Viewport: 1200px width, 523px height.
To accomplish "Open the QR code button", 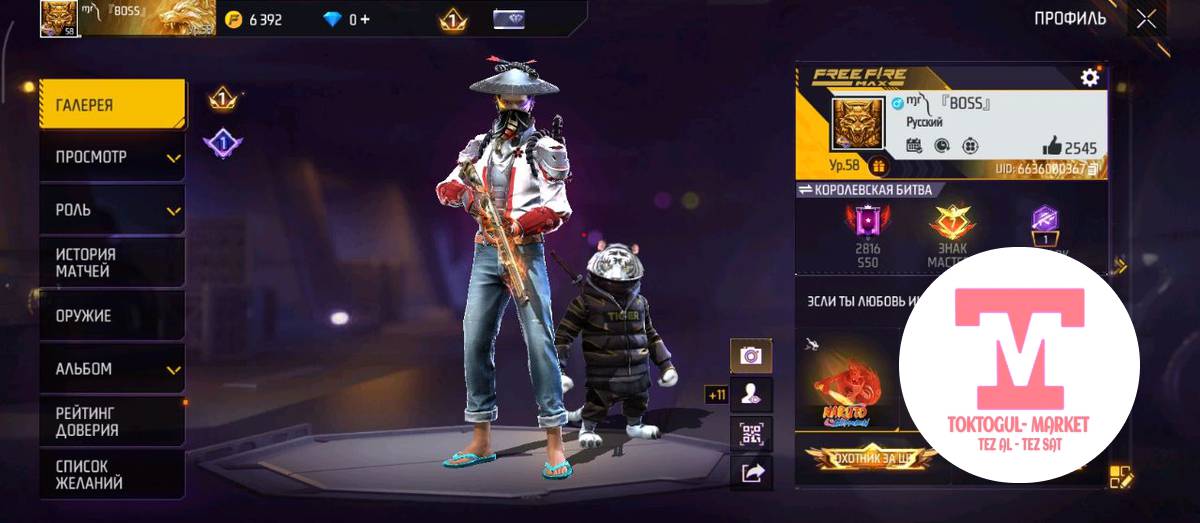I will coord(751,433).
